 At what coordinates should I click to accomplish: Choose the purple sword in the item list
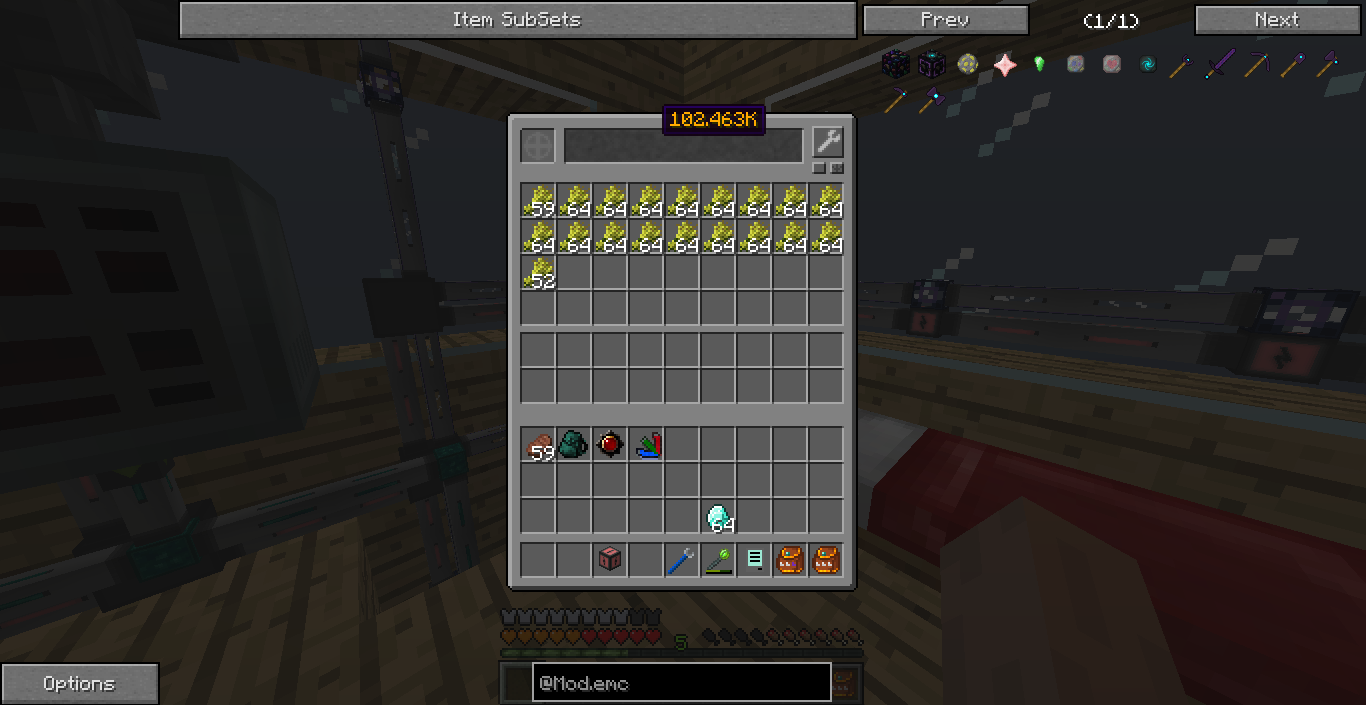(1219, 65)
